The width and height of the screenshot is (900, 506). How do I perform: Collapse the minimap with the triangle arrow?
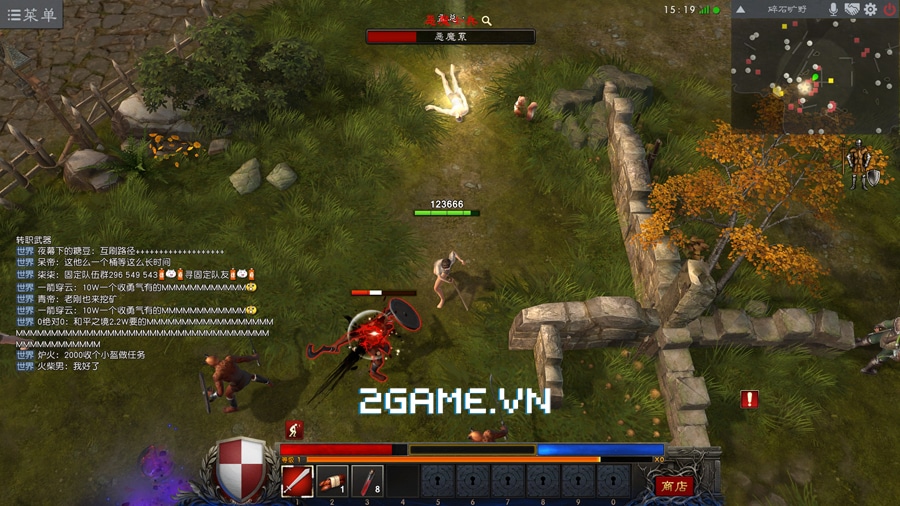click(741, 9)
